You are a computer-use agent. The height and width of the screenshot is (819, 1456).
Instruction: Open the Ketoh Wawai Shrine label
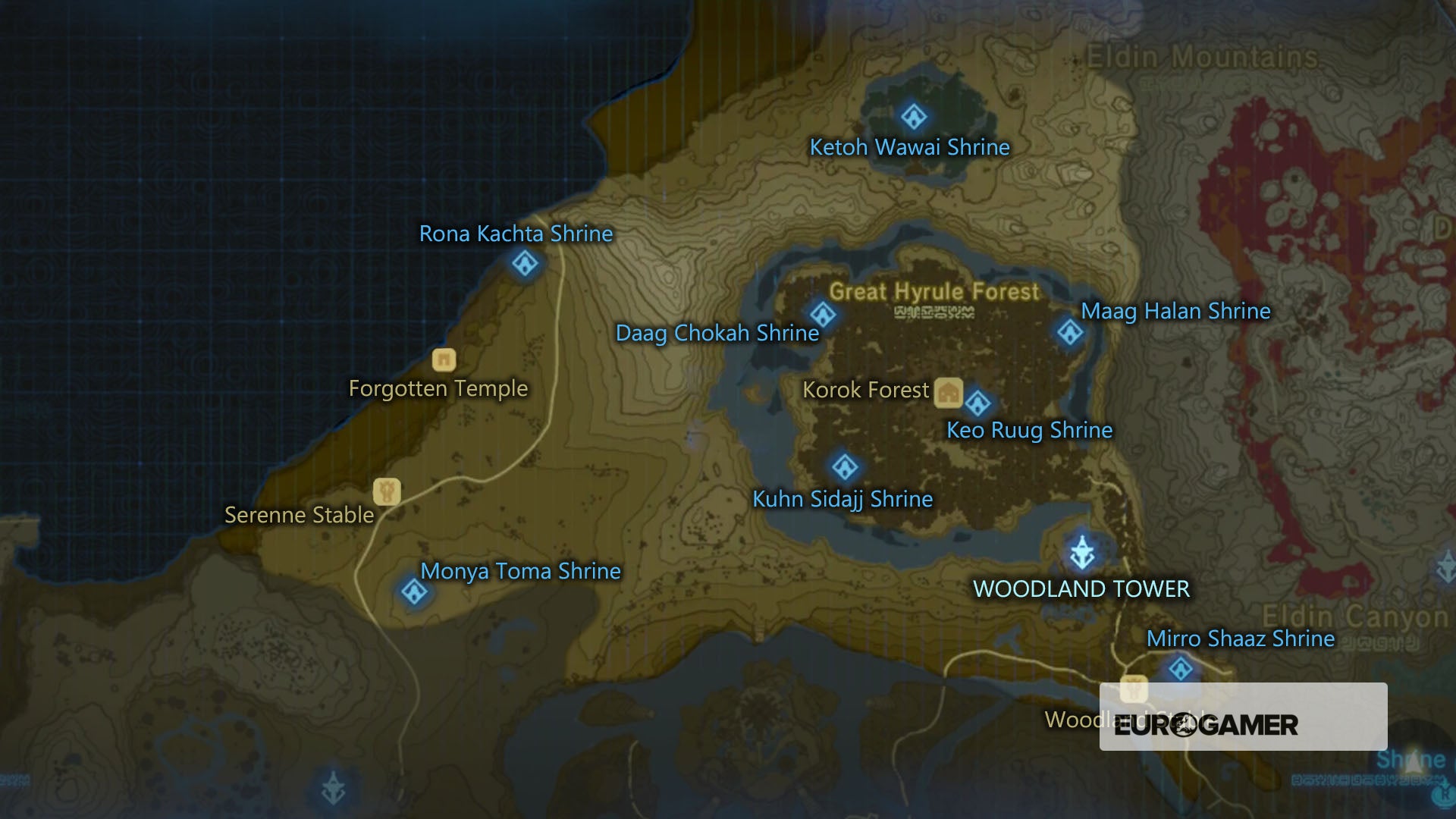tap(910, 147)
